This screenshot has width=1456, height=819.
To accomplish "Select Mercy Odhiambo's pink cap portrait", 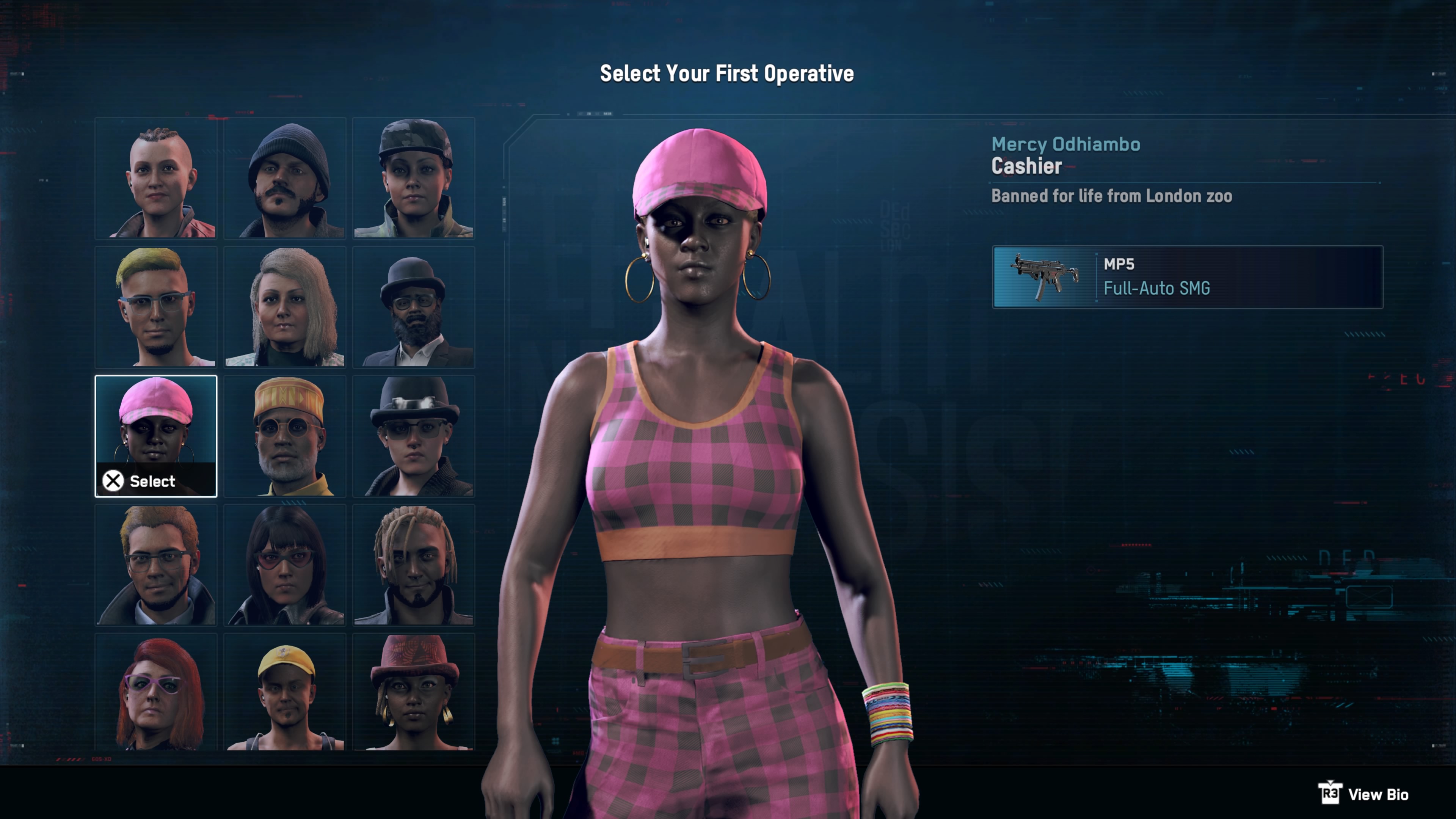I will (156, 436).
